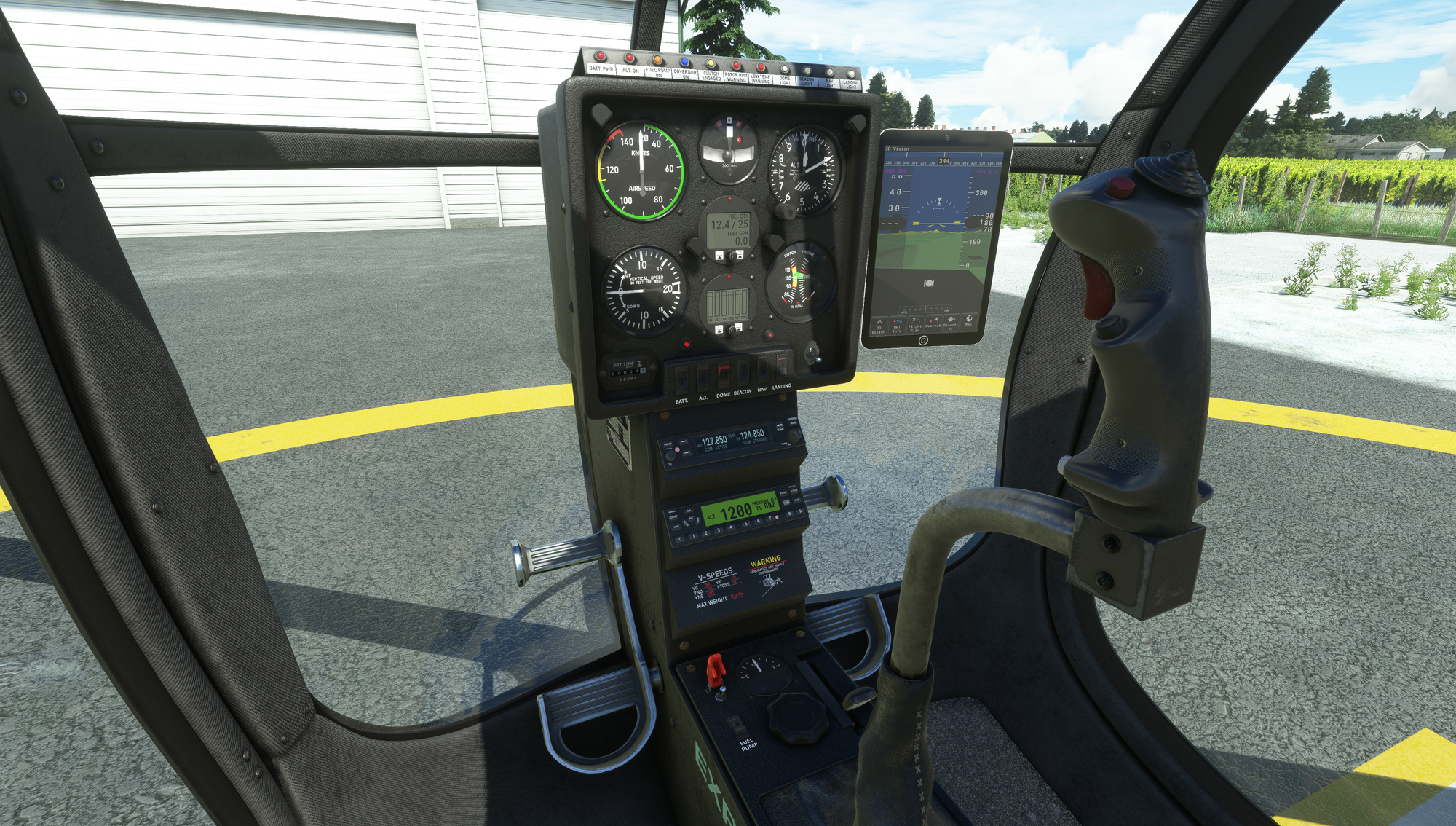The height and width of the screenshot is (826, 1456).
Task: Click the transponder IDENT button
Action: point(673,516)
